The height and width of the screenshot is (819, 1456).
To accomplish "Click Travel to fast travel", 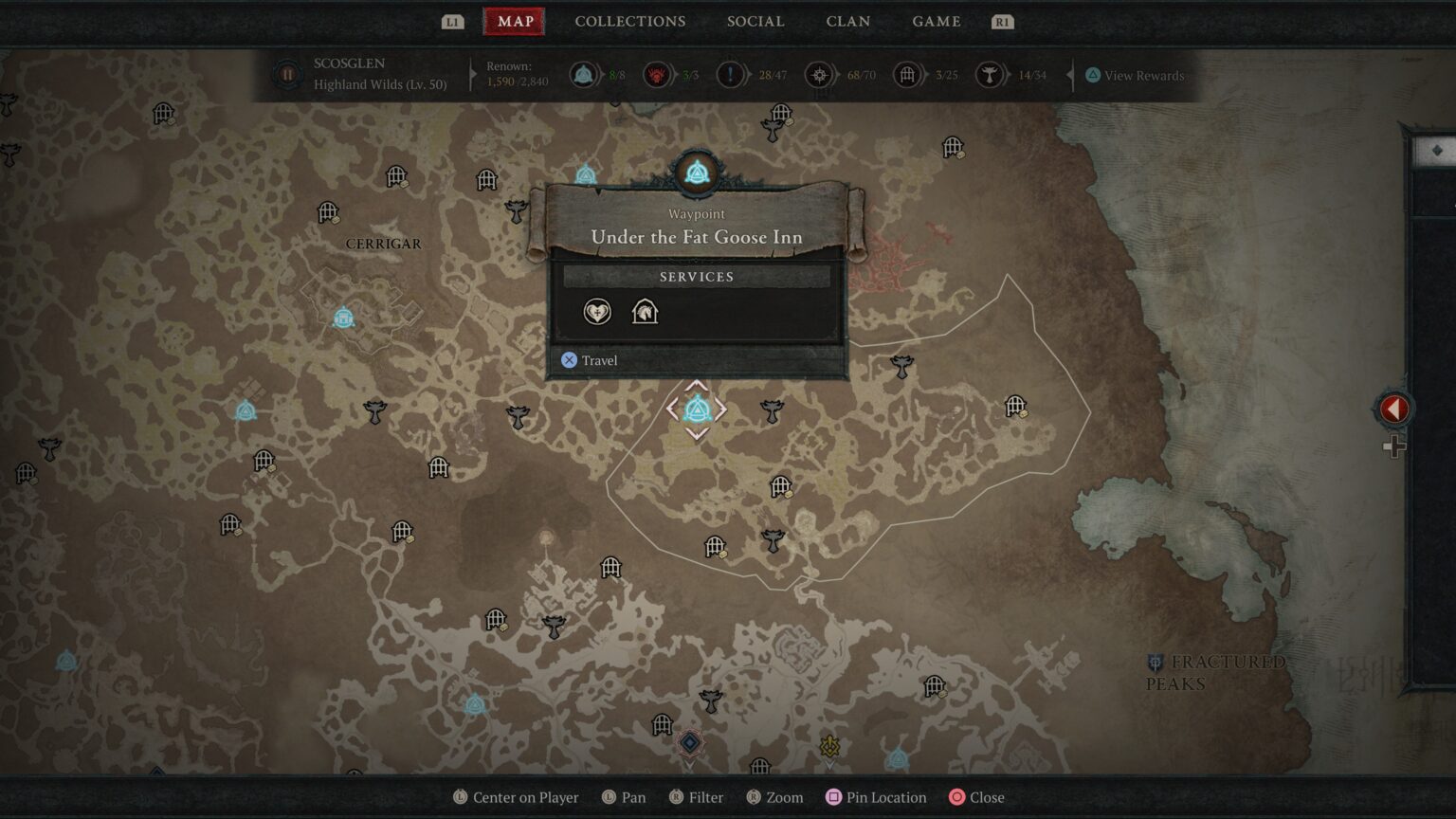I will pyautogui.click(x=590, y=360).
